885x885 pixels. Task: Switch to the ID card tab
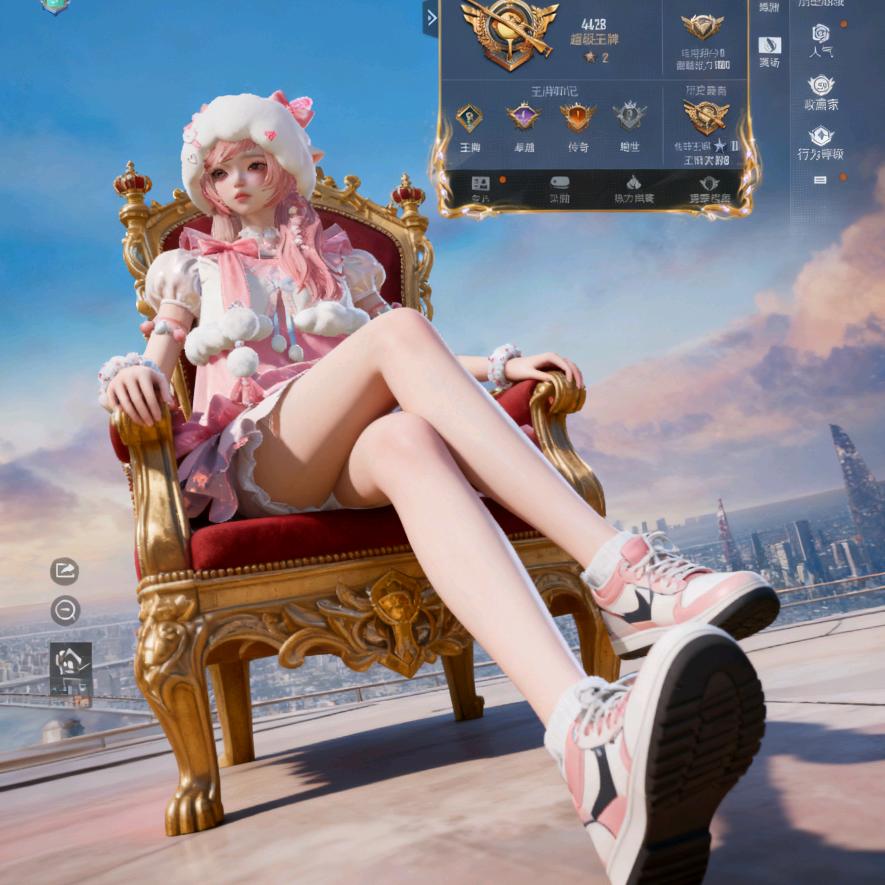tap(481, 185)
